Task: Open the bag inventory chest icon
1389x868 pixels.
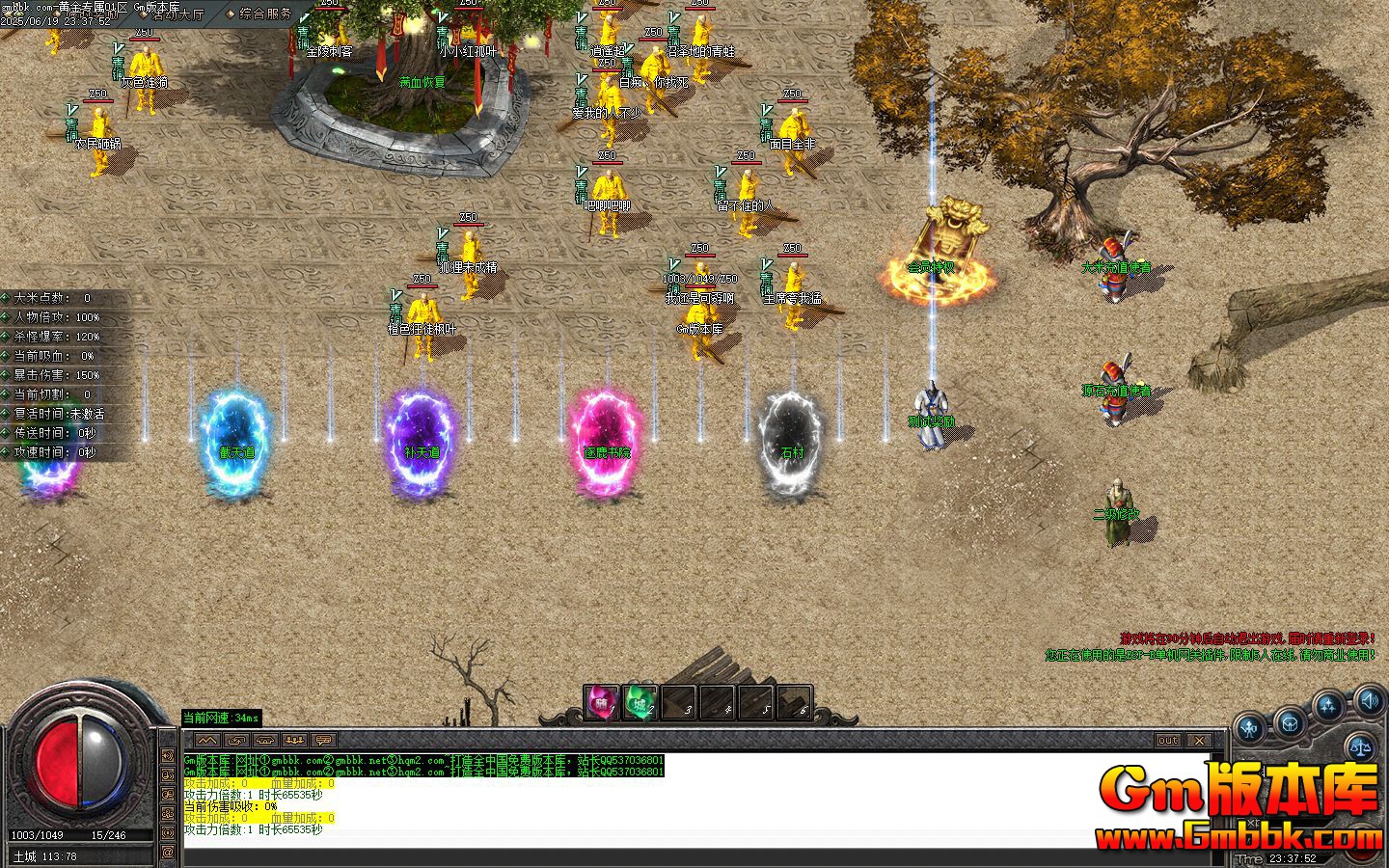Action: (x=1290, y=720)
